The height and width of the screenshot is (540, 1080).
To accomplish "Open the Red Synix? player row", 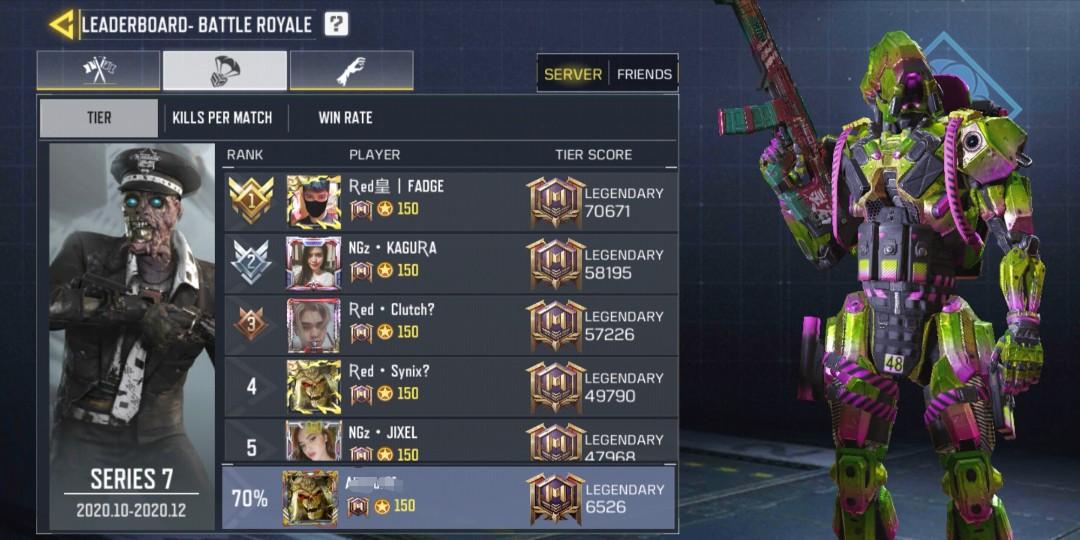I will [450, 387].
